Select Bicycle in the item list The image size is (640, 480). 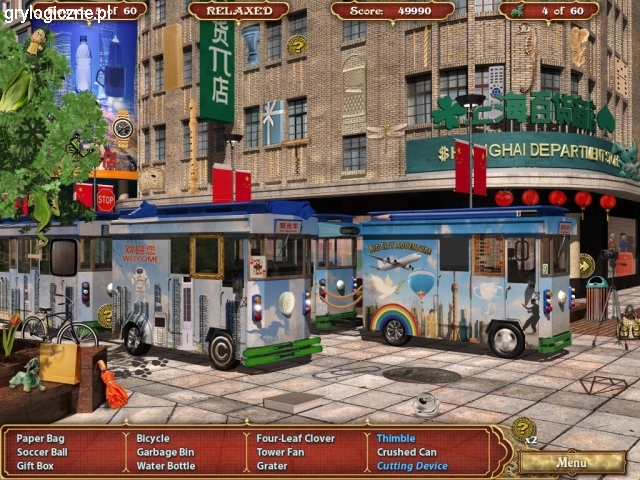(x=153, y=438)
